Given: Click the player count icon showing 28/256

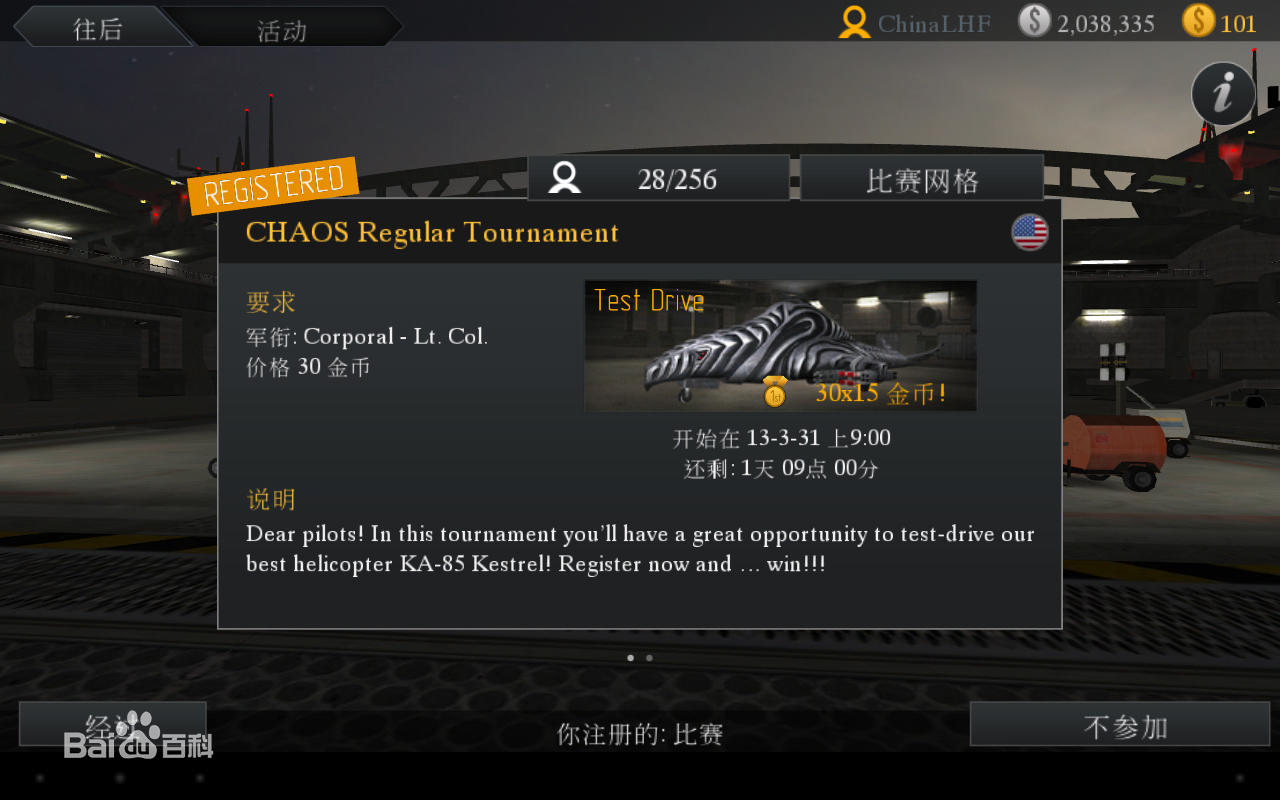Looking at the screenshot, I should tap(563, 177).
